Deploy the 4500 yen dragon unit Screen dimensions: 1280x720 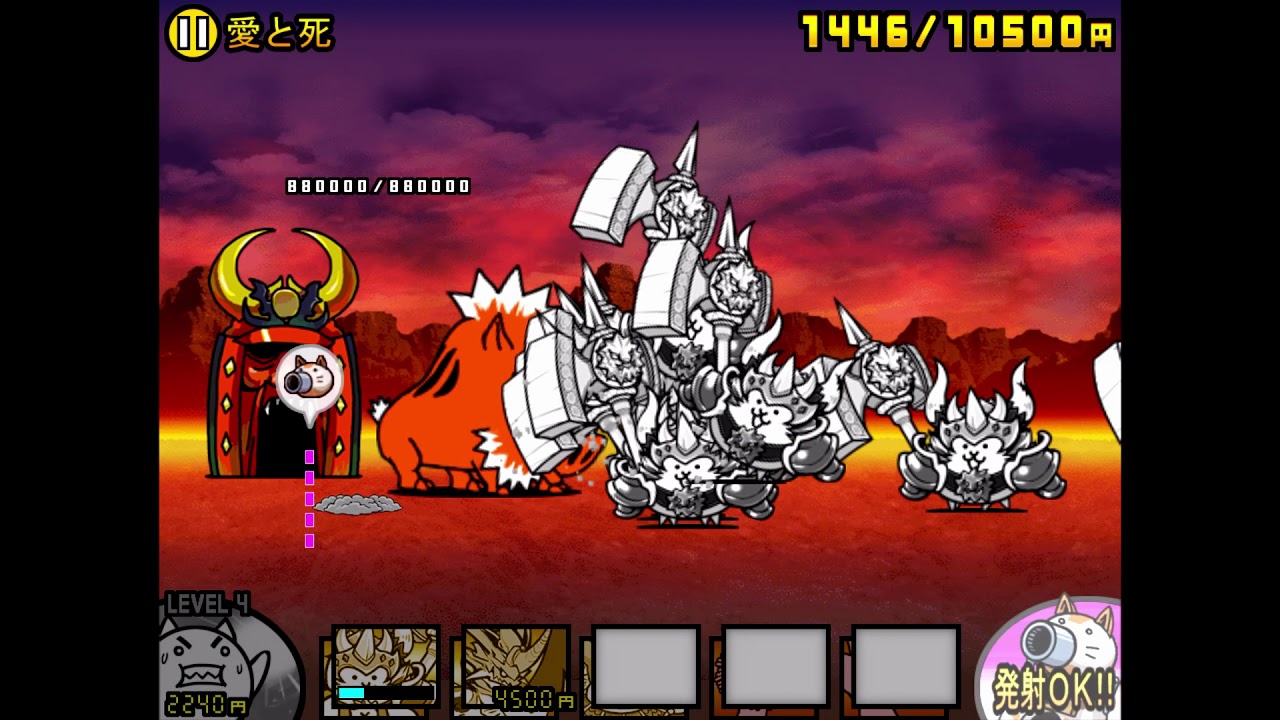point(516,667)
